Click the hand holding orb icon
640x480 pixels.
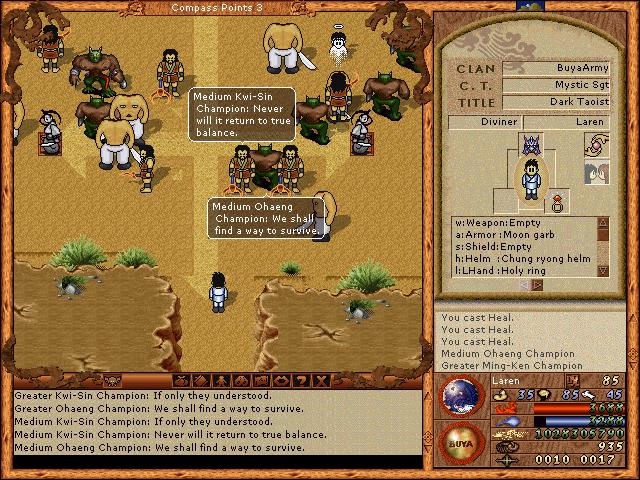point(595,145)
